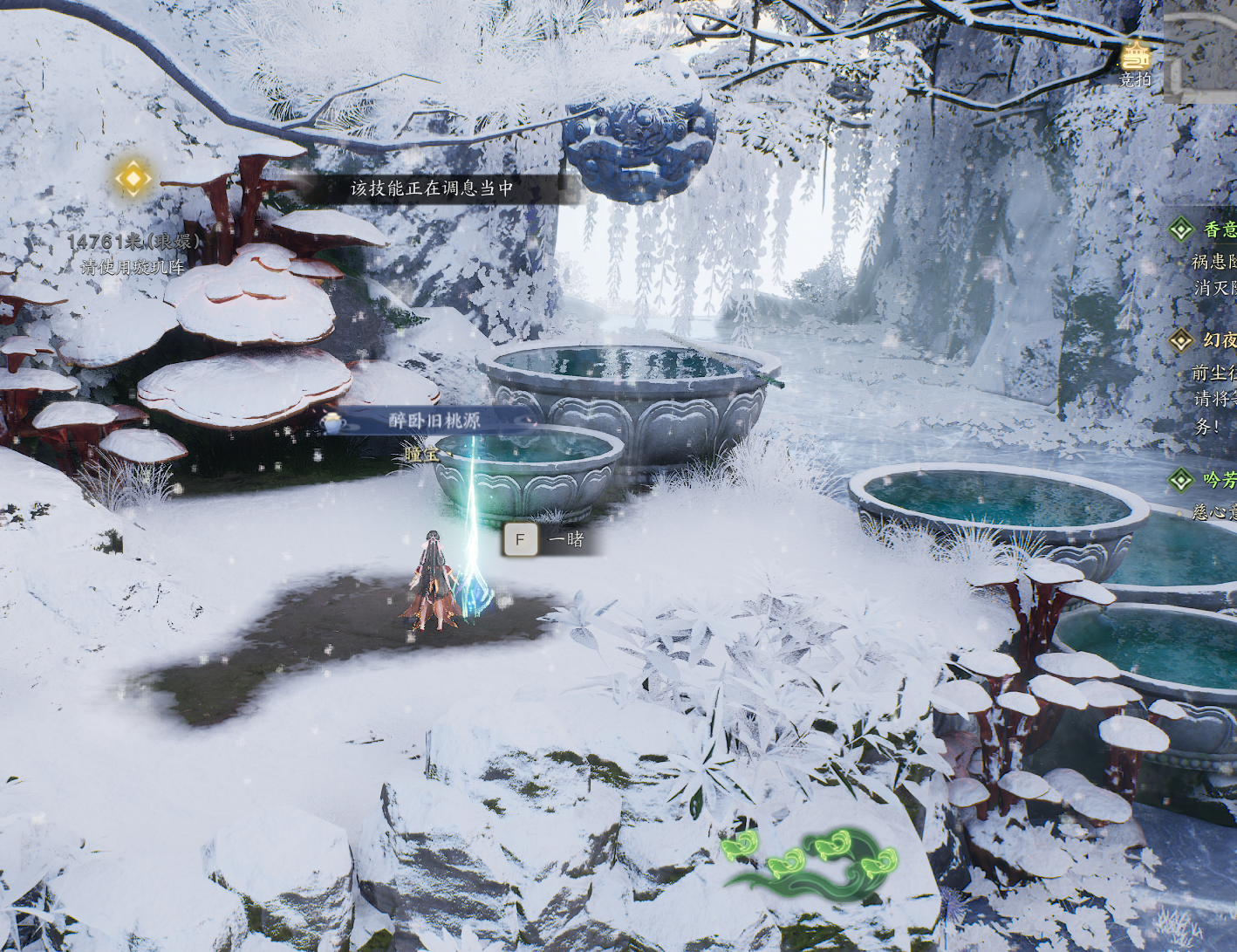Select the 香意 quest in the tracker
The width and height of the screenshot is (1237, 952).
point(1219,229)
